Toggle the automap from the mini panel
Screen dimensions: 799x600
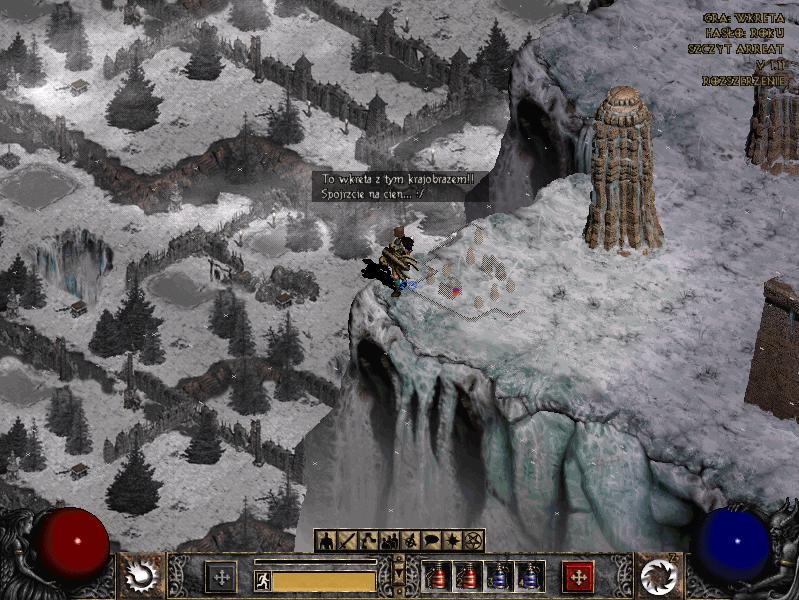coord(410,541)
